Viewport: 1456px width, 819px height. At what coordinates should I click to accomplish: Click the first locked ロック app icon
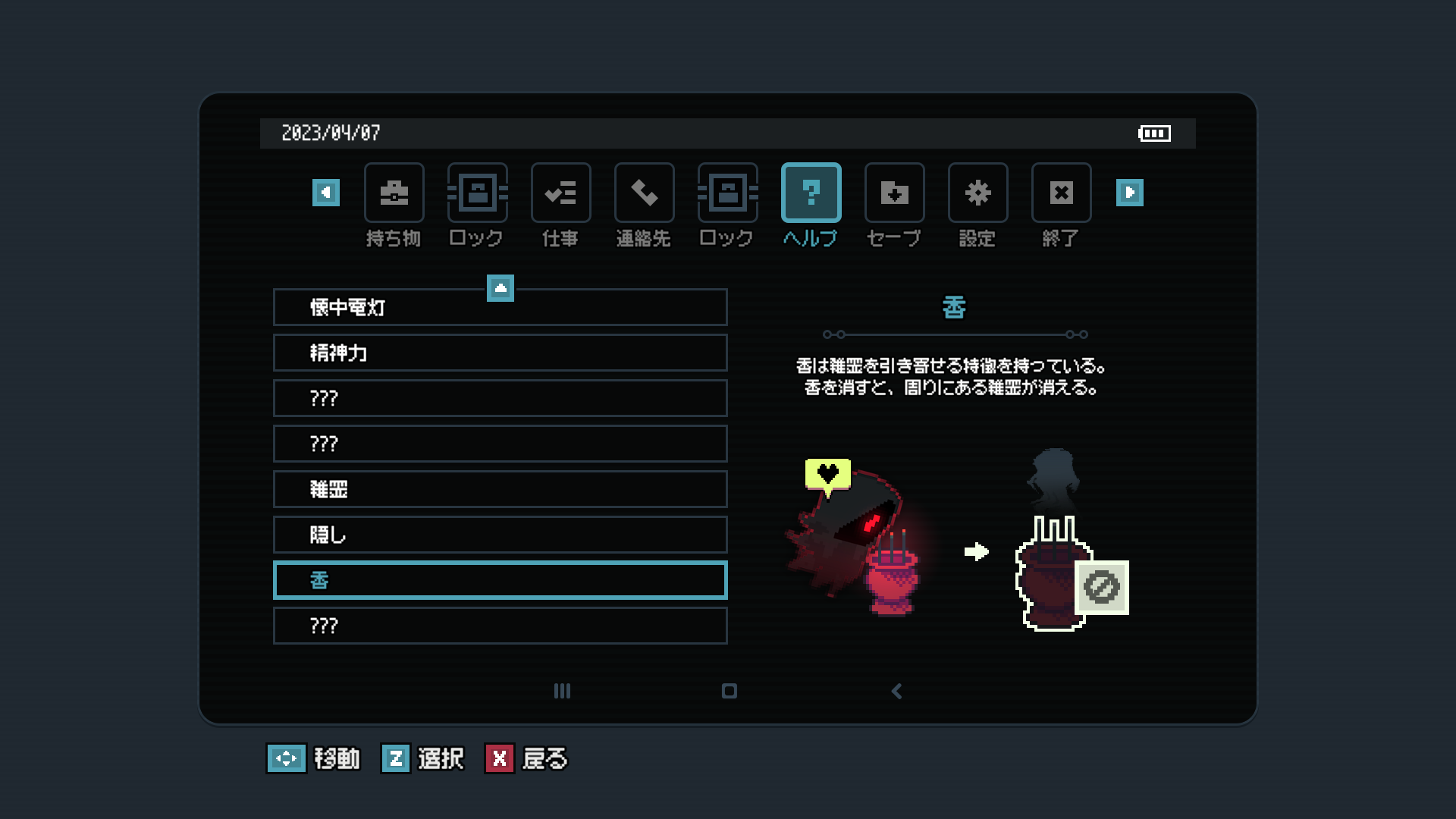(478, 193)
